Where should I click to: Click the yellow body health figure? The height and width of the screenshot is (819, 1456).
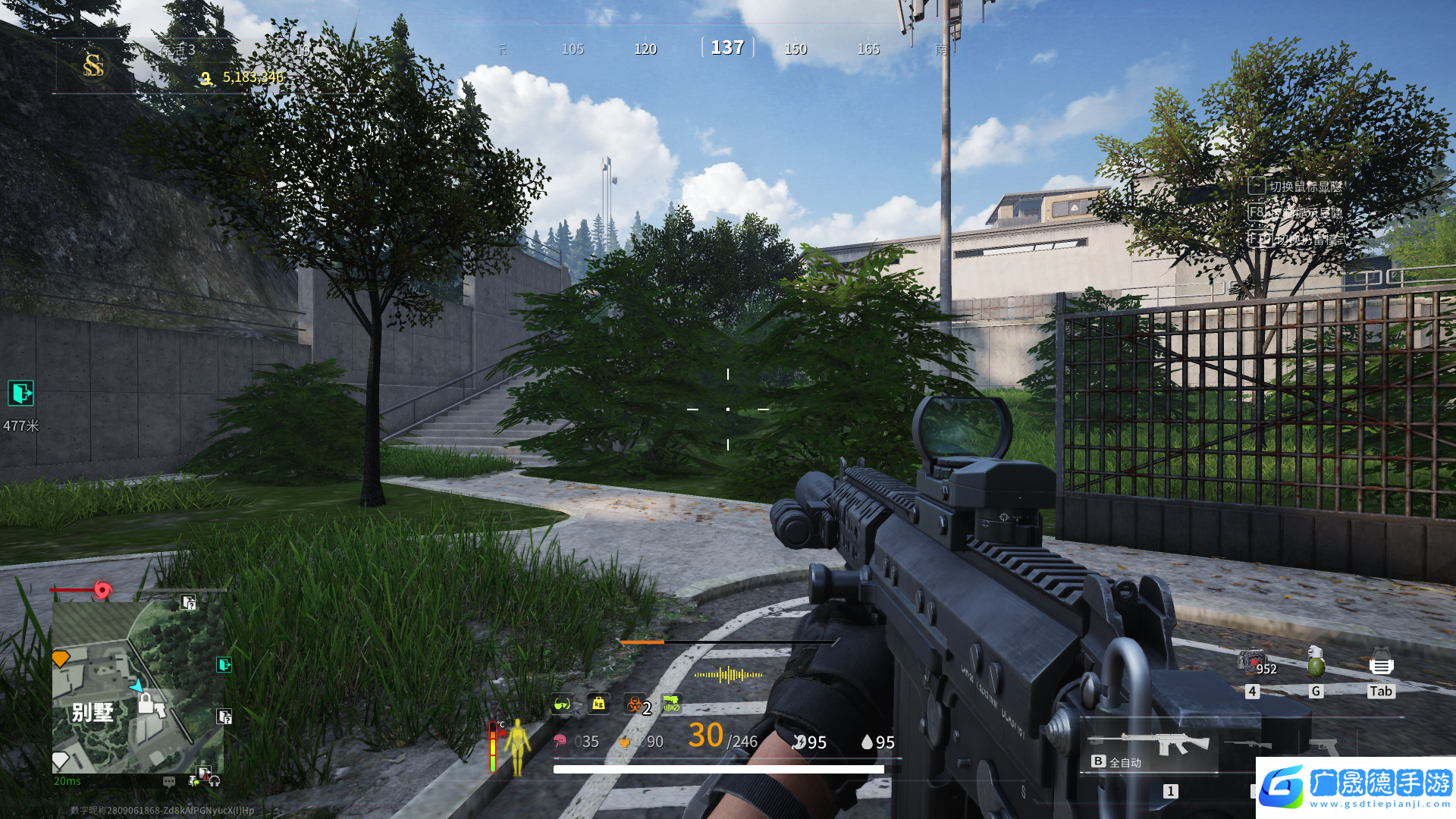518,746
